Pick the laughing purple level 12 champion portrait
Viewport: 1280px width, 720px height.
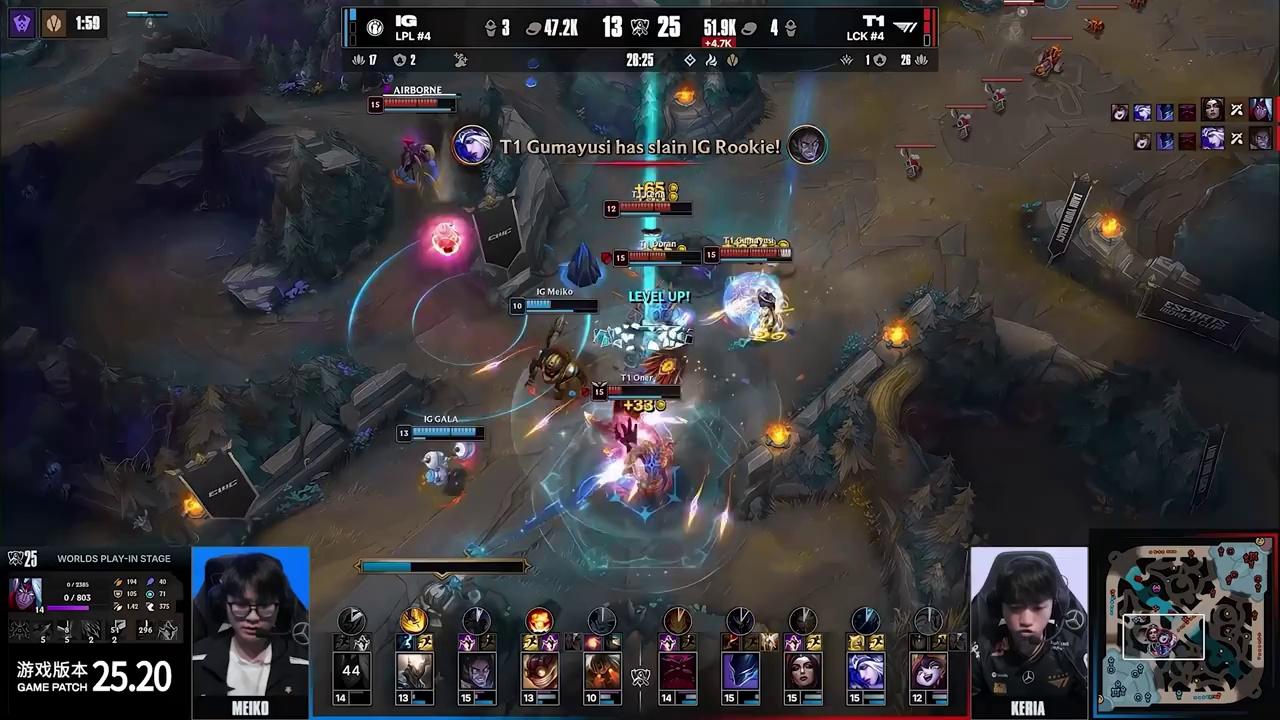click(927, 671)
